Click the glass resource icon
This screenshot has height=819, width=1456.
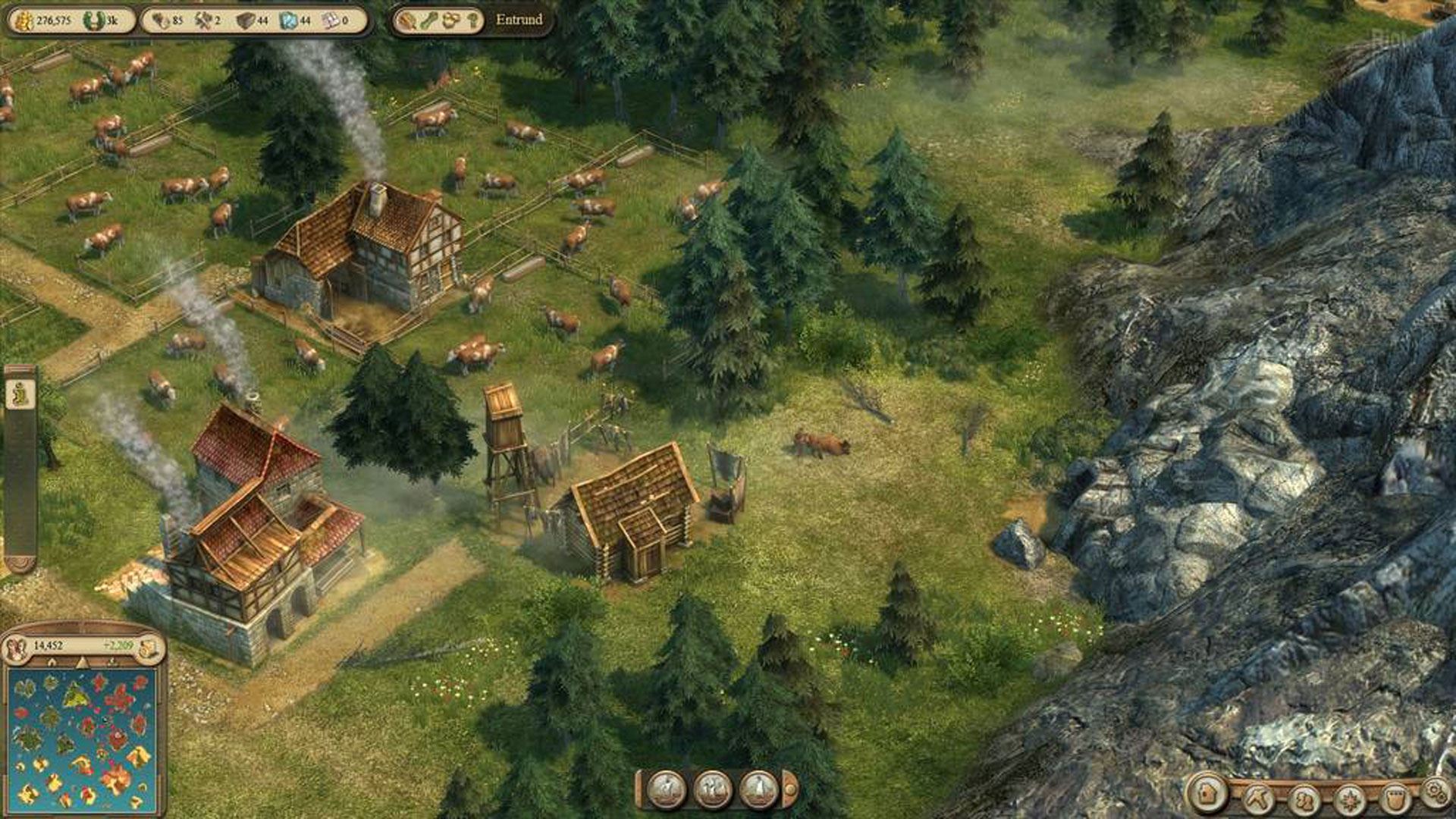288,20
